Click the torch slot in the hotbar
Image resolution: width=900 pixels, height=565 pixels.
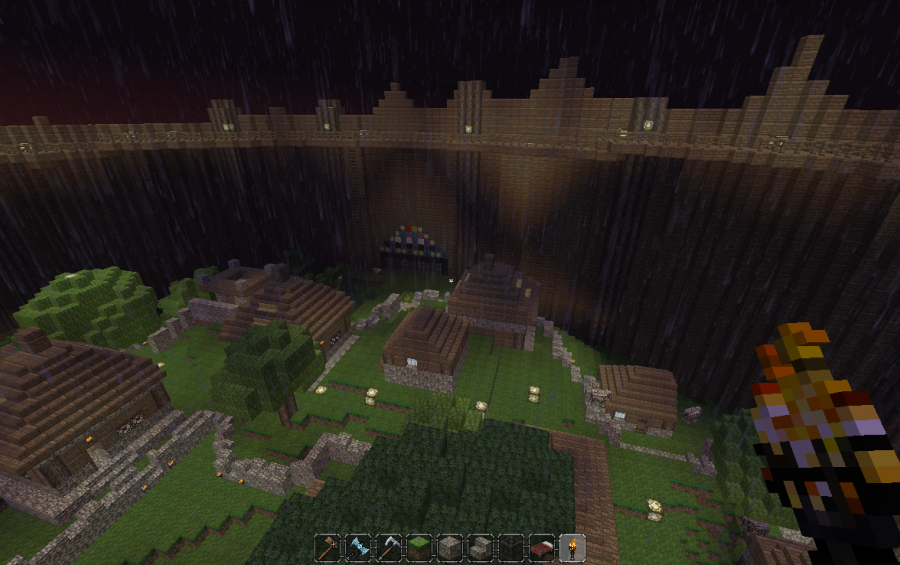tap(571, 548)
